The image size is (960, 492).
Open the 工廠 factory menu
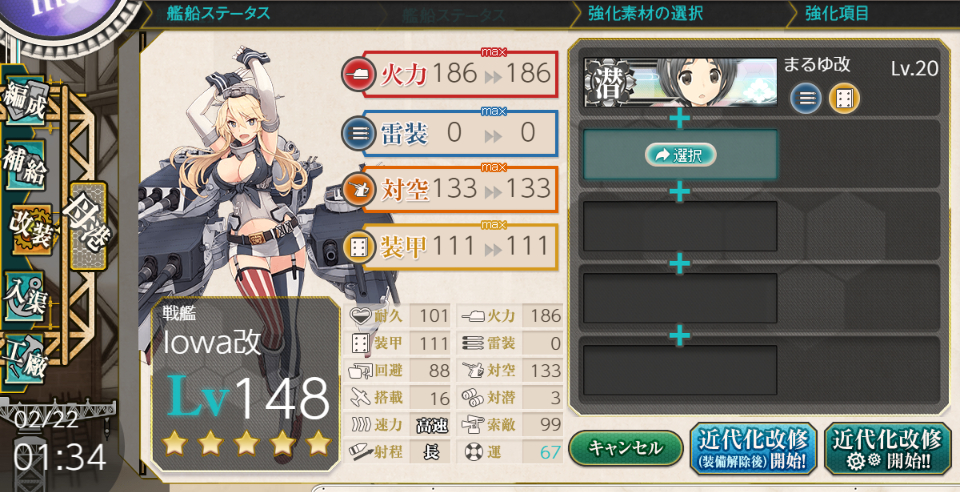(x=27, y=357)
